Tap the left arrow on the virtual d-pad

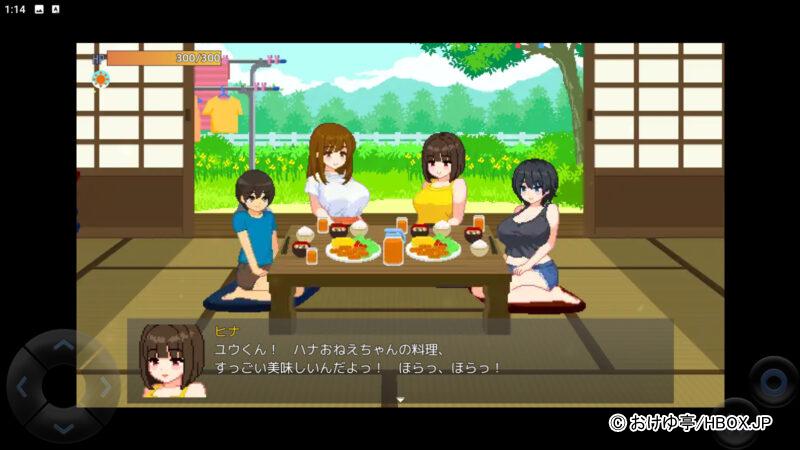[22, 387]
